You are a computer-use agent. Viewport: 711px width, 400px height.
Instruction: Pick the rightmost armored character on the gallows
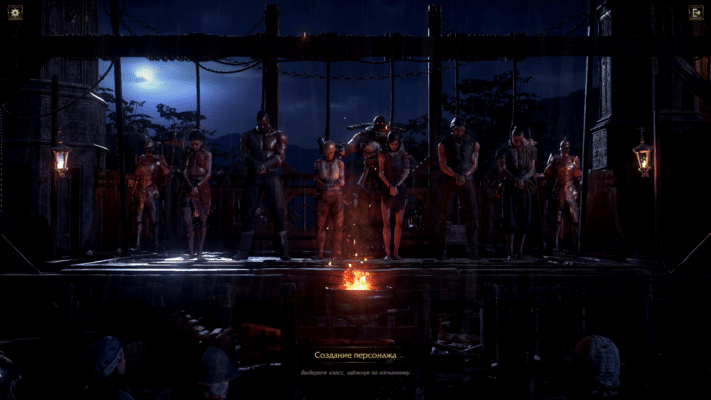563,190
